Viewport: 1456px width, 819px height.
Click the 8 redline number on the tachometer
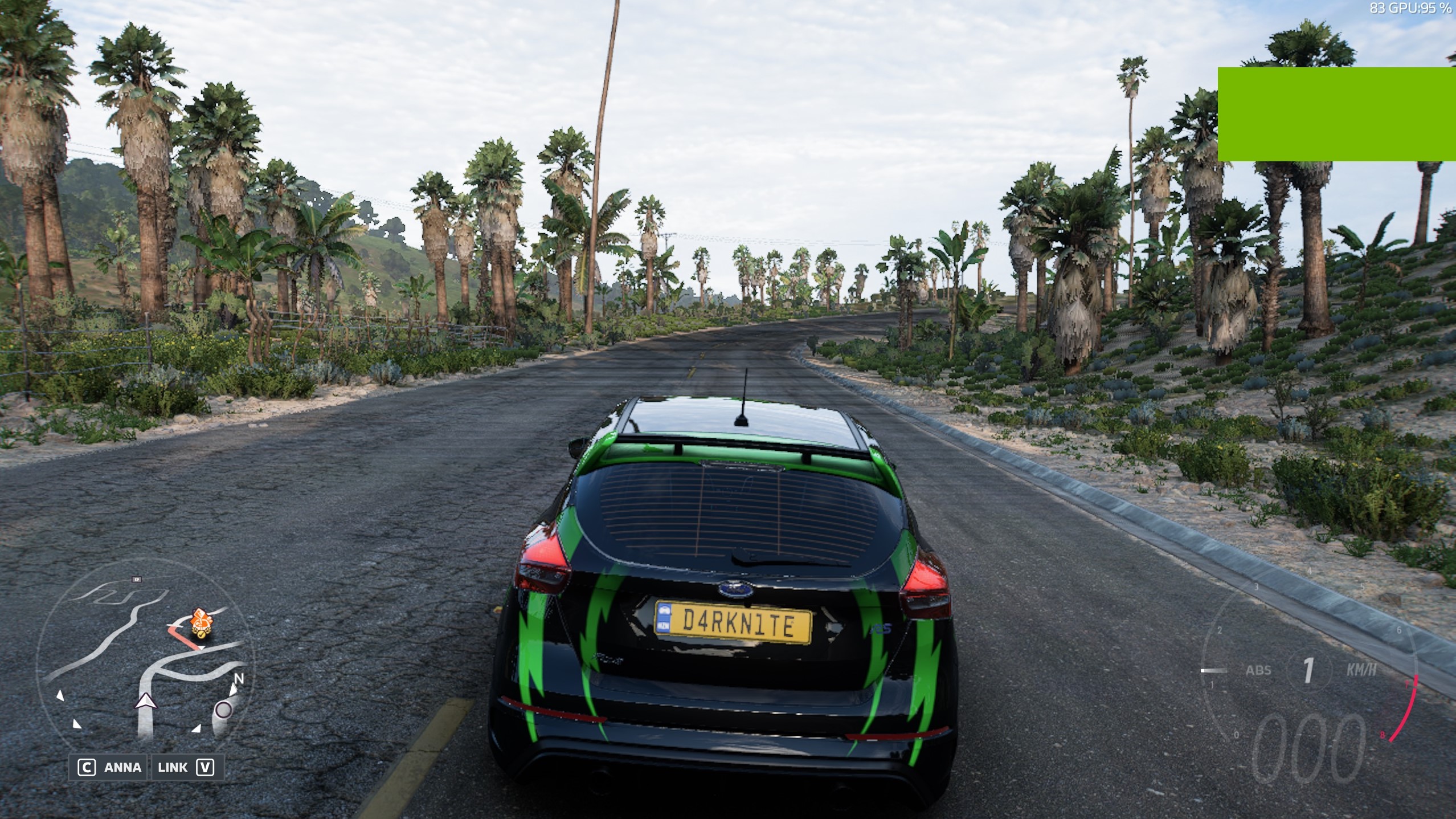click(x=1382, y=735)
